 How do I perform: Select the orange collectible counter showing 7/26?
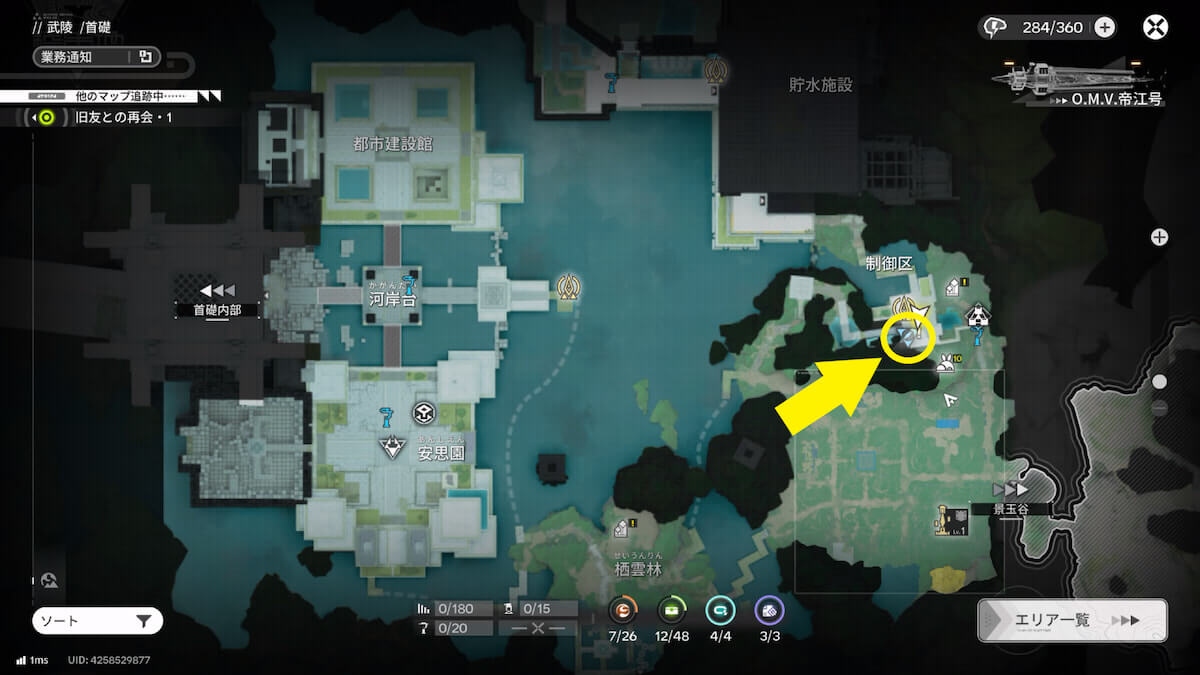[622, 610]
